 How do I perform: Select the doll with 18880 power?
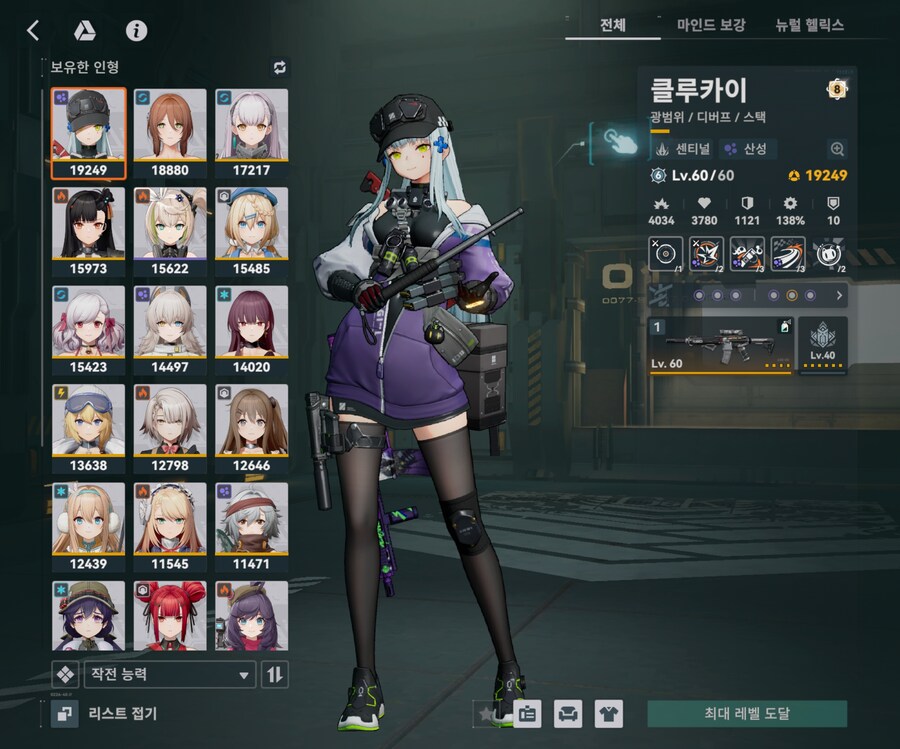click(x=169, y=132)
